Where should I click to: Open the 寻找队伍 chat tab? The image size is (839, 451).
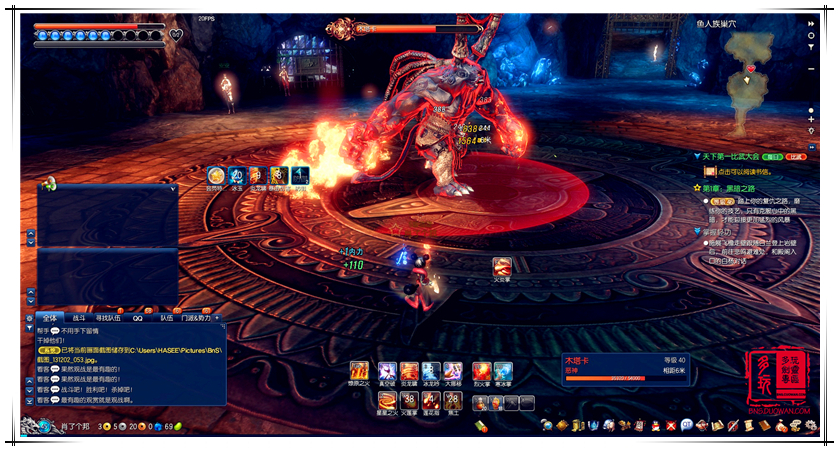(x=107, y=317)
